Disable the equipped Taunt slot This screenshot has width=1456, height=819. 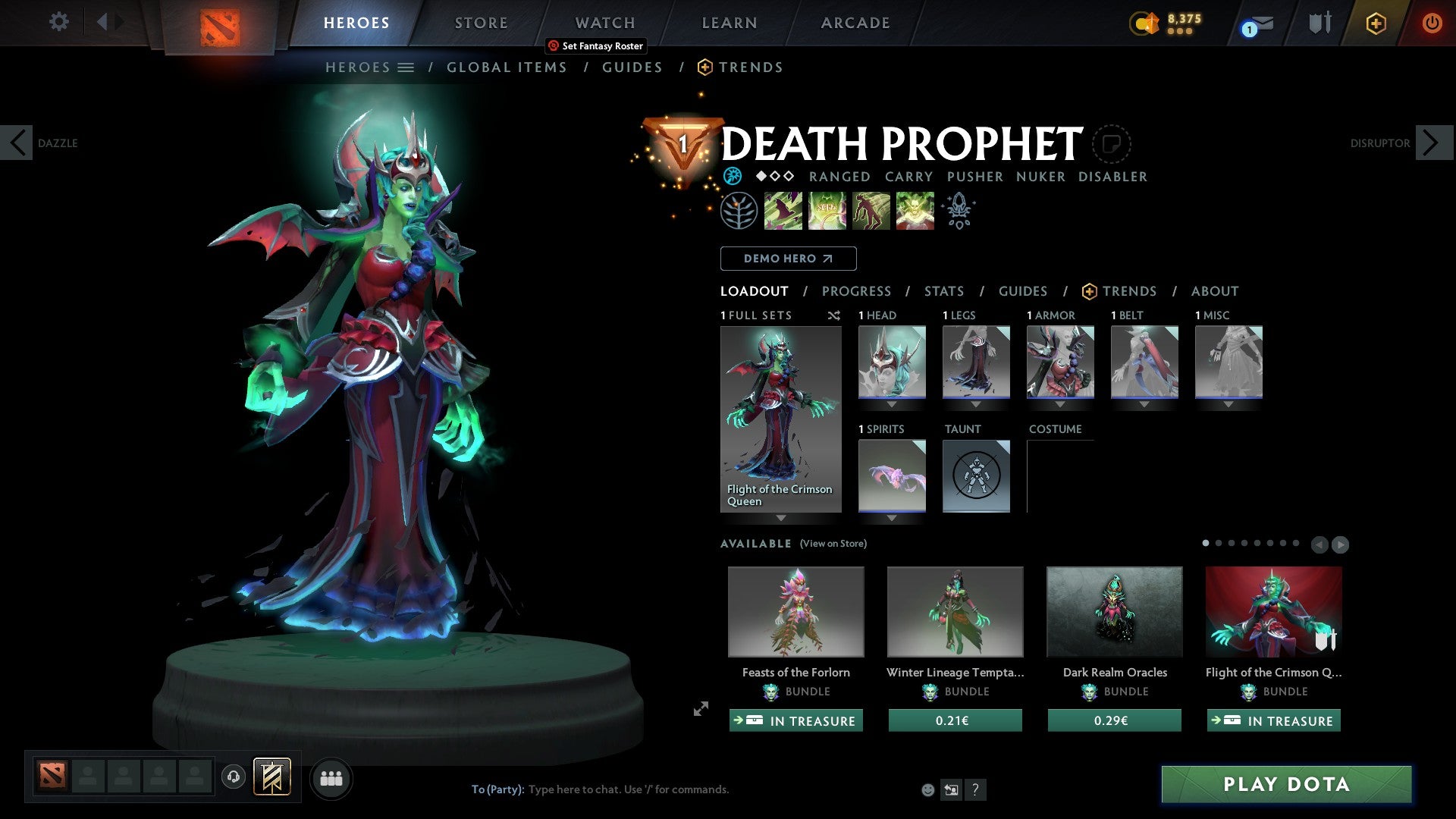tap(976, 476)
